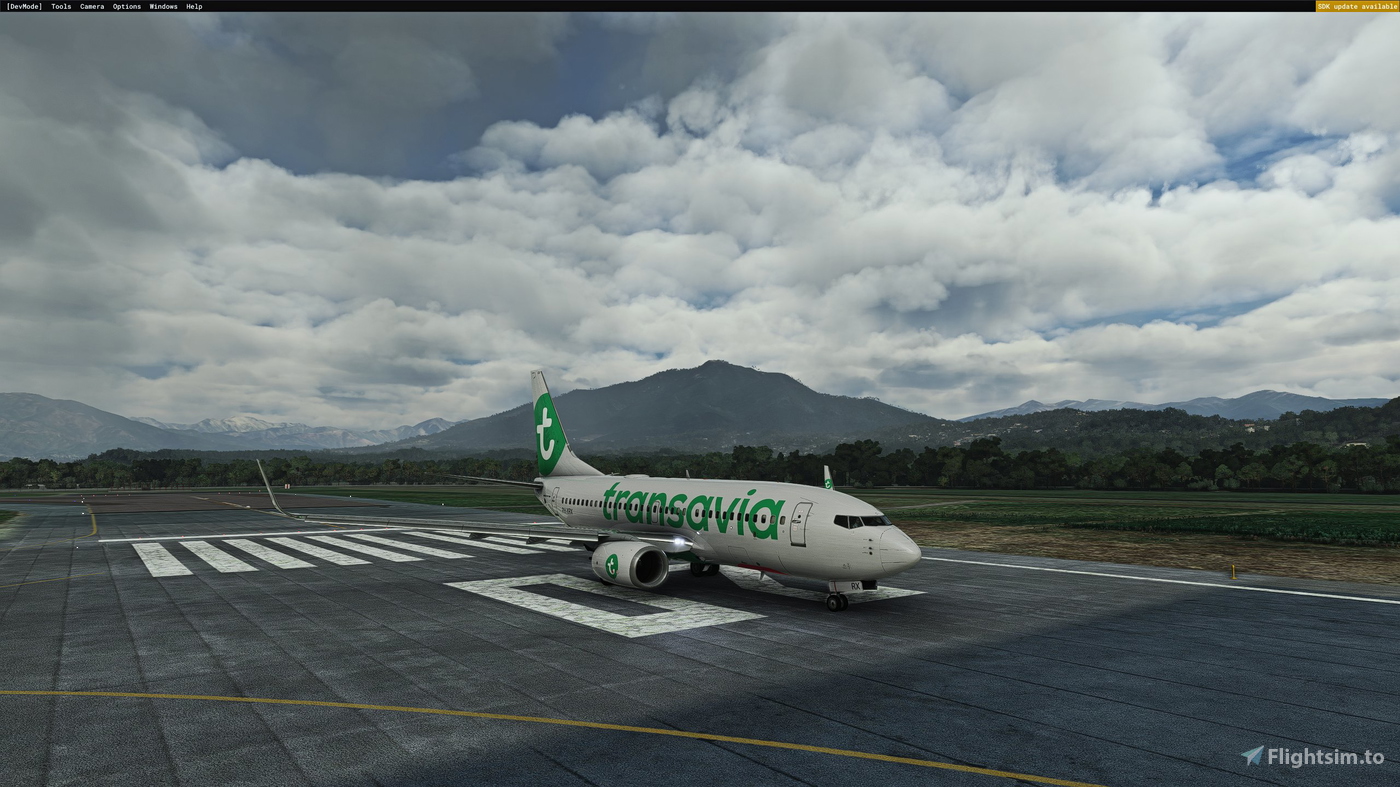
Task: Click Help at the end of the menu bar
Action: 194,5
